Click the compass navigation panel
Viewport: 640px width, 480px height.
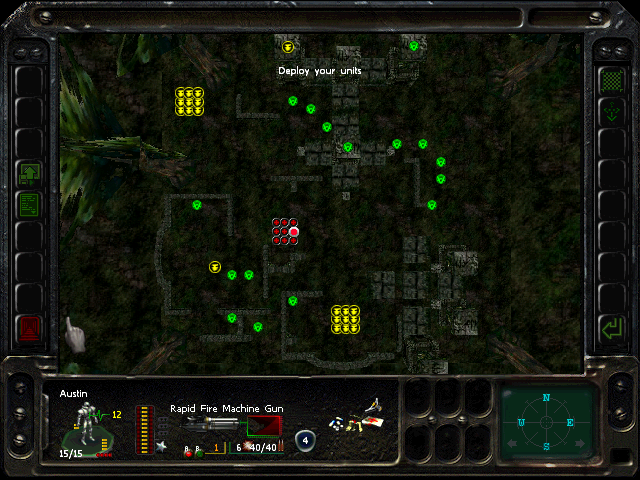pyautogui.click(x=546, y=422)
